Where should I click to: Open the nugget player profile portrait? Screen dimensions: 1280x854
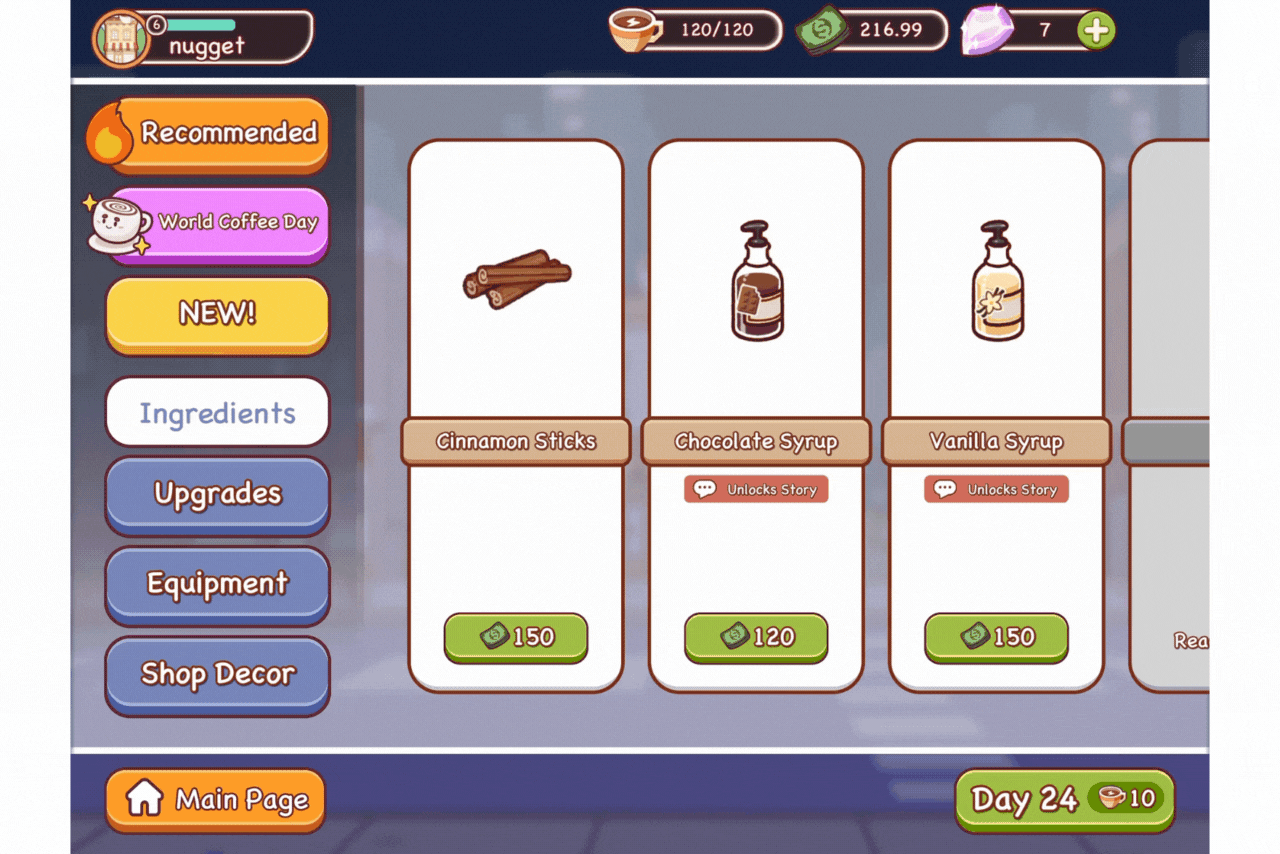(x=122, y=38)
